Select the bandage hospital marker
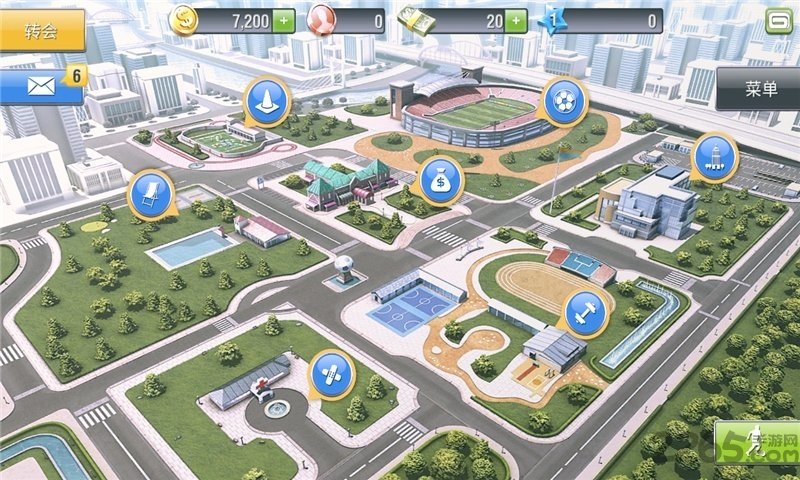Screen dimensions: 800x480 330,372
